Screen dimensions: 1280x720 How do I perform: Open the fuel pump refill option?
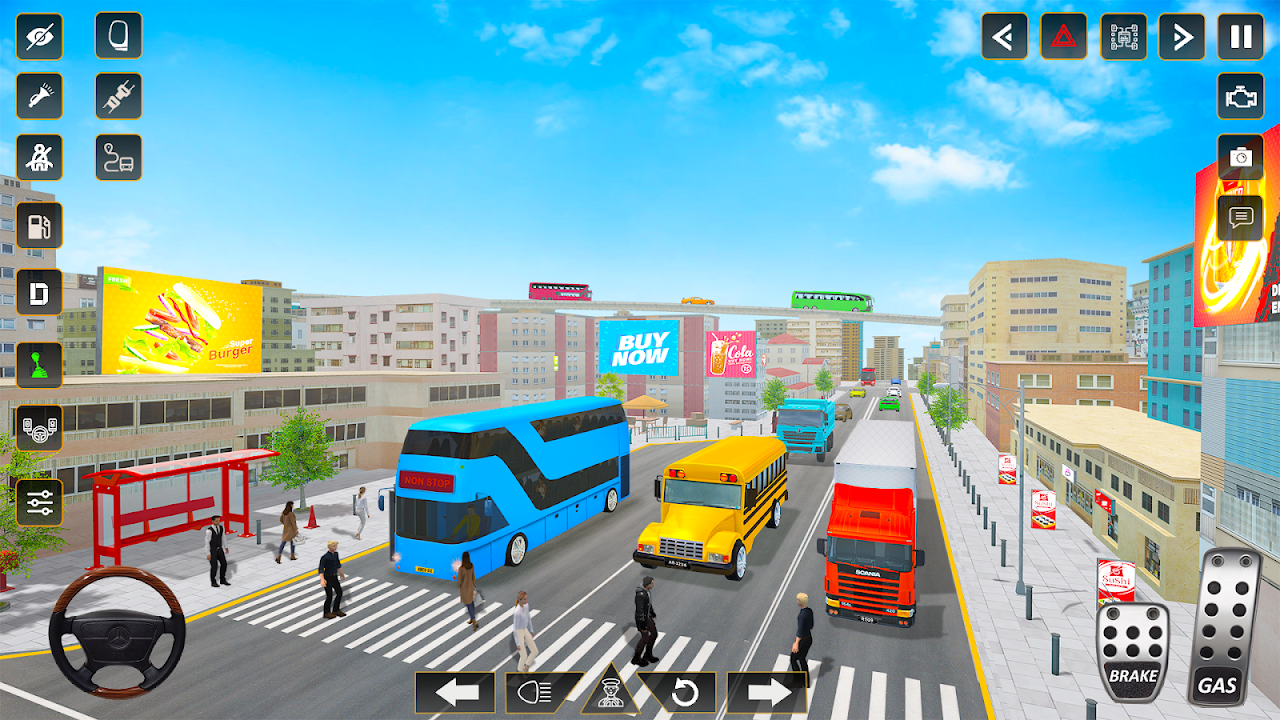tap(38, 225)
